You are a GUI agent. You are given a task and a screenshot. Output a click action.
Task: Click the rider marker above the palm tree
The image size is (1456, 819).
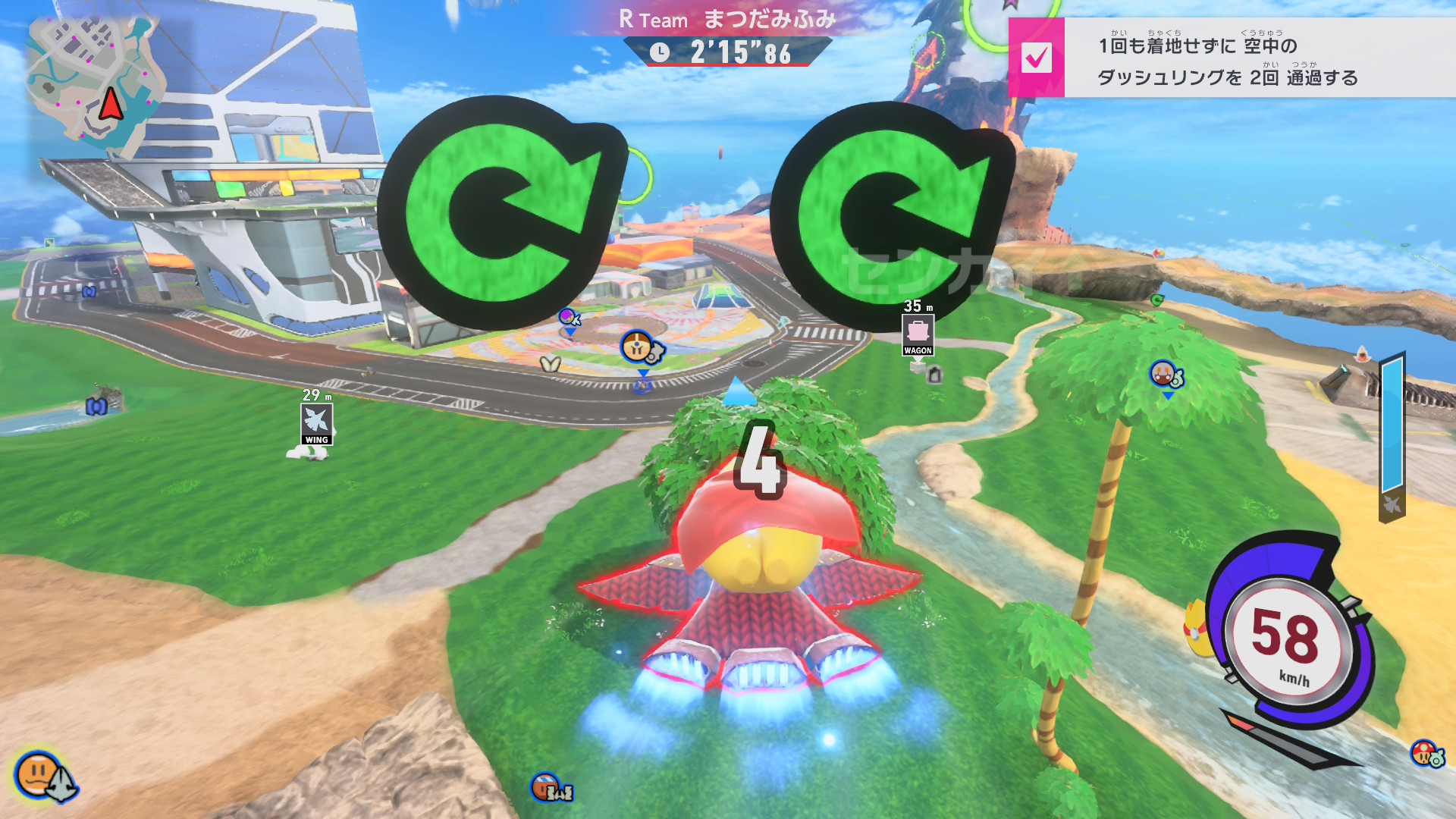[1163, 373]
